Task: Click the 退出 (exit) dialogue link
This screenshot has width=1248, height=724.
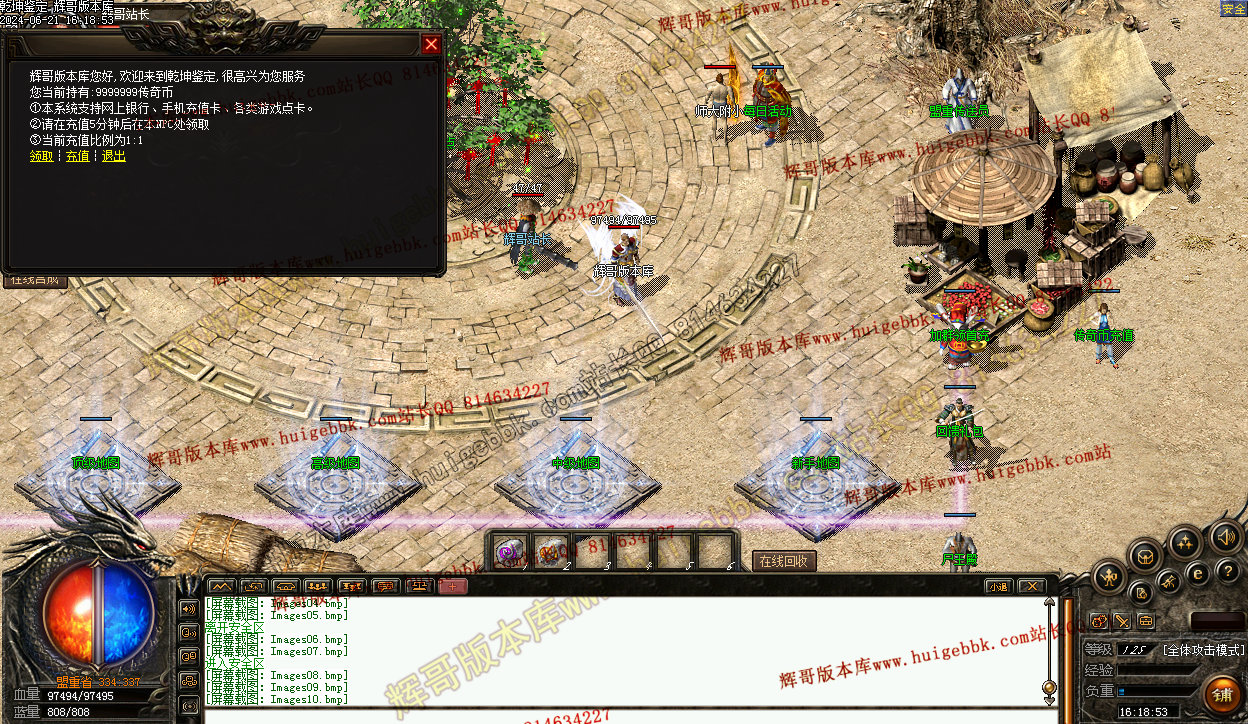Action: (x=114, y=156)
